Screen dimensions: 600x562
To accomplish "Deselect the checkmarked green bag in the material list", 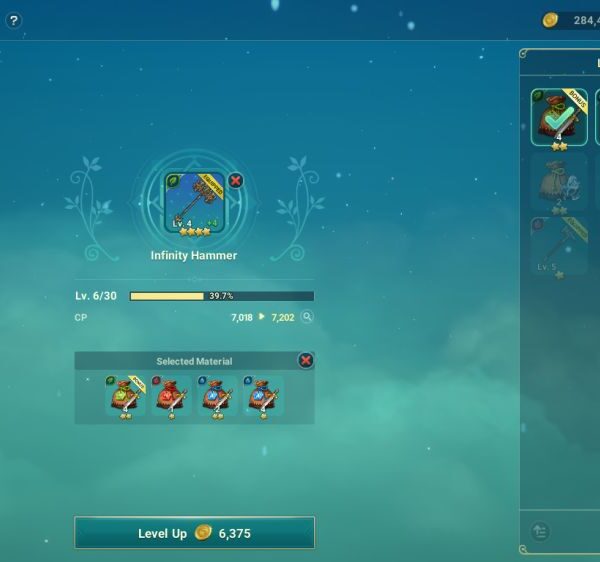I will coord(559,117).
